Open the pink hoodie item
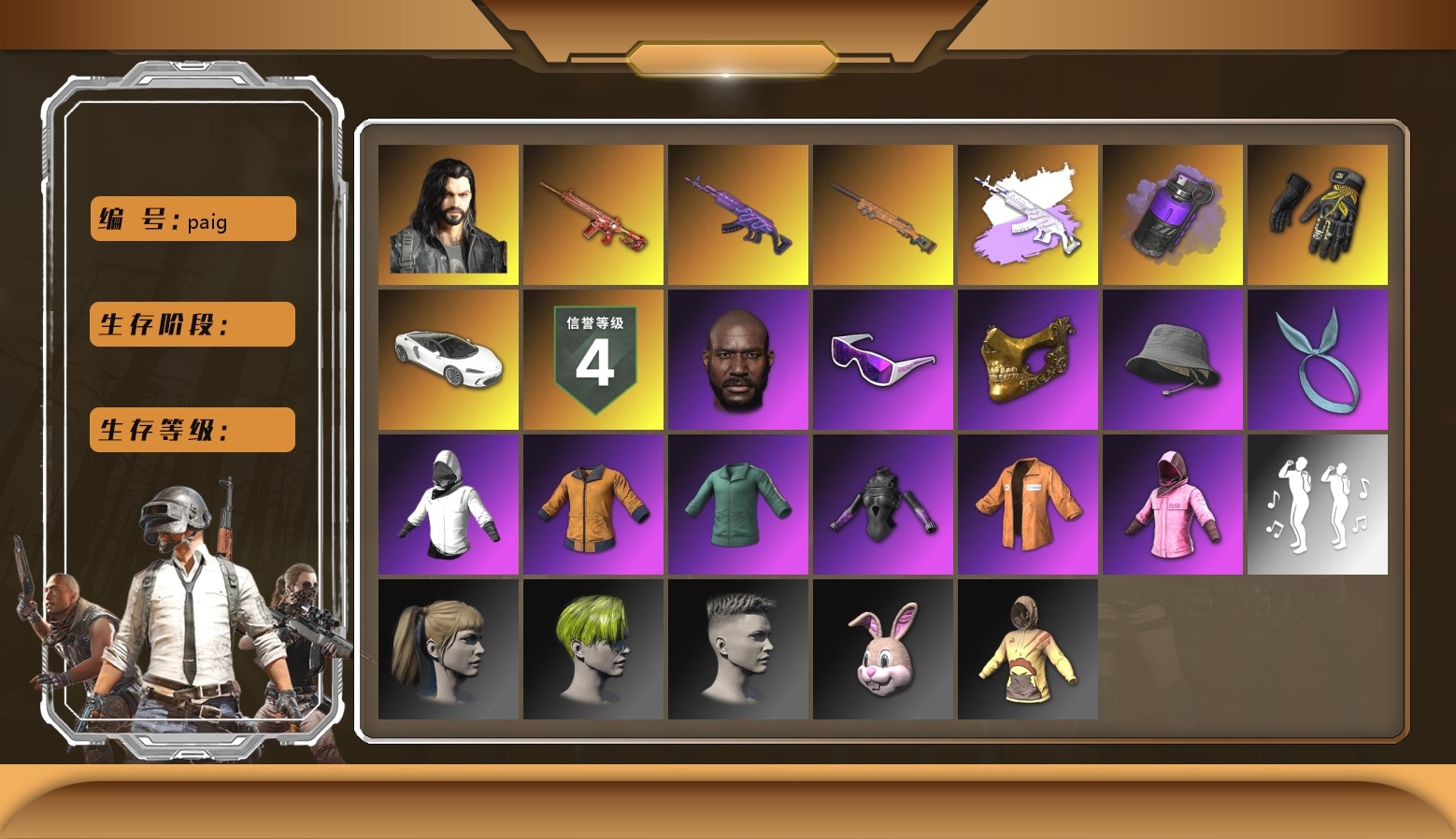1456x839 pixels. pyautogui.click(x=1172, y=503)
